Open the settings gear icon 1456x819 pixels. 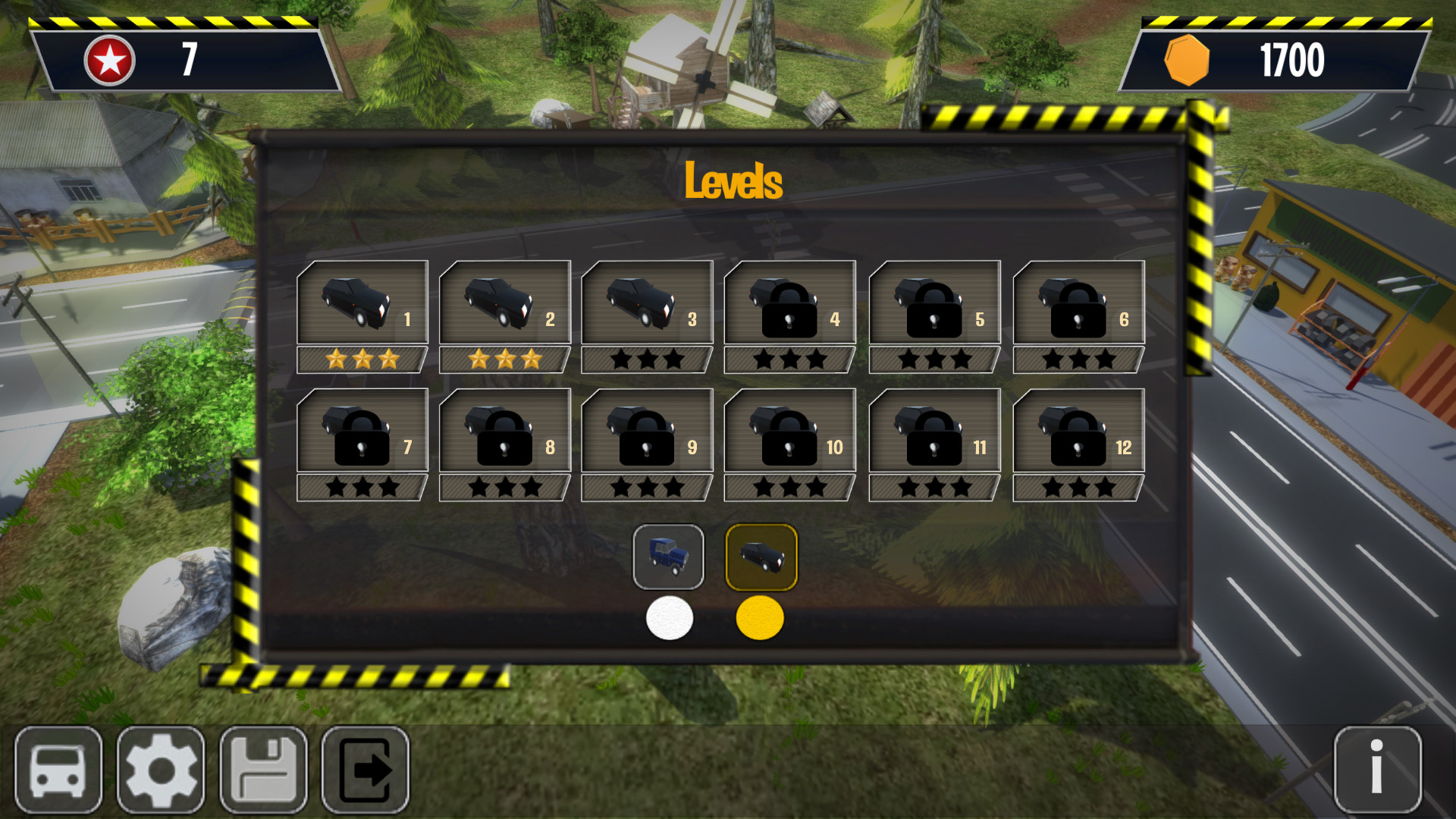point(161,769)
